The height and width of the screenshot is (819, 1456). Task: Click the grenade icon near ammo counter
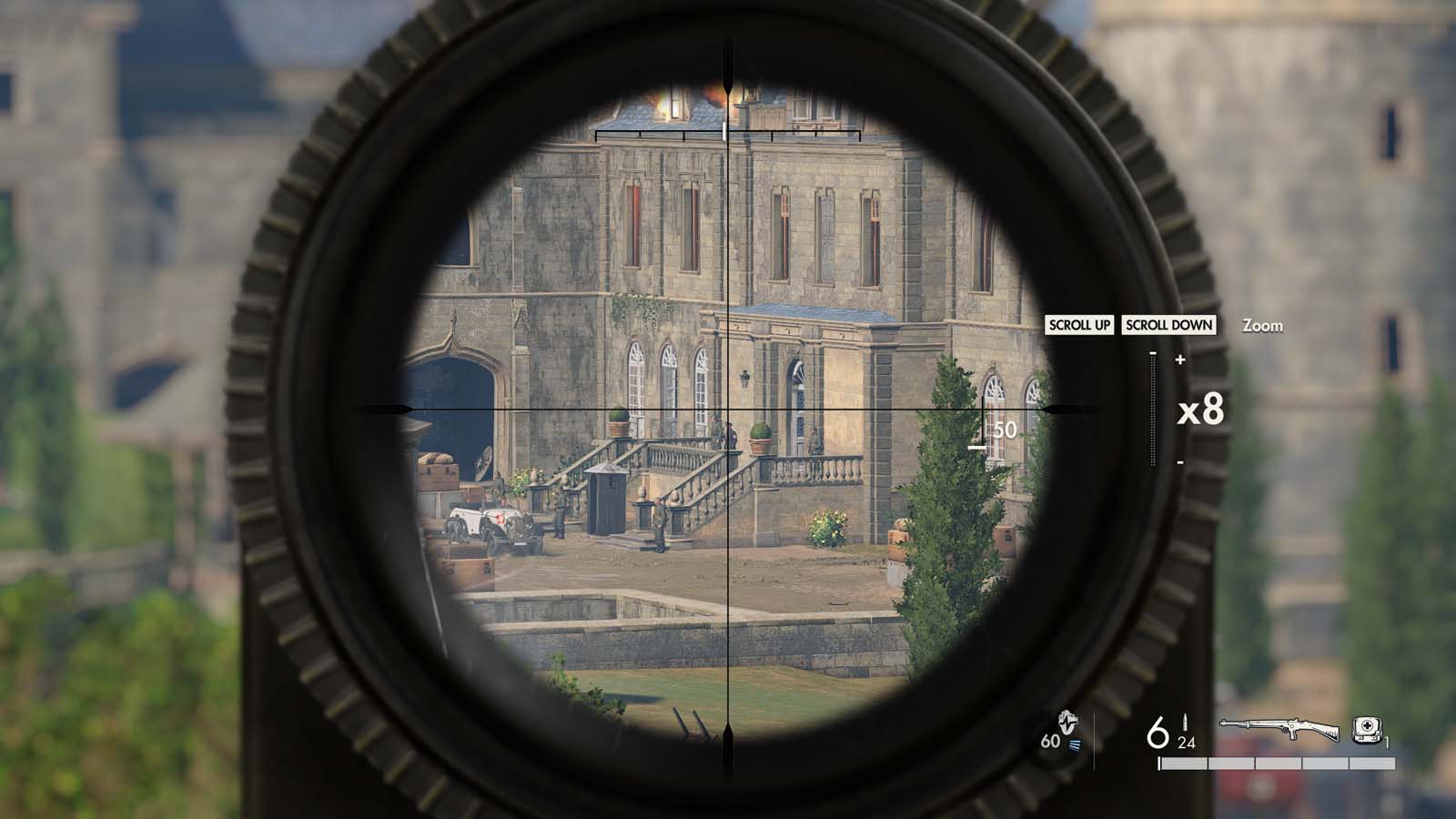coord(1067,722)
